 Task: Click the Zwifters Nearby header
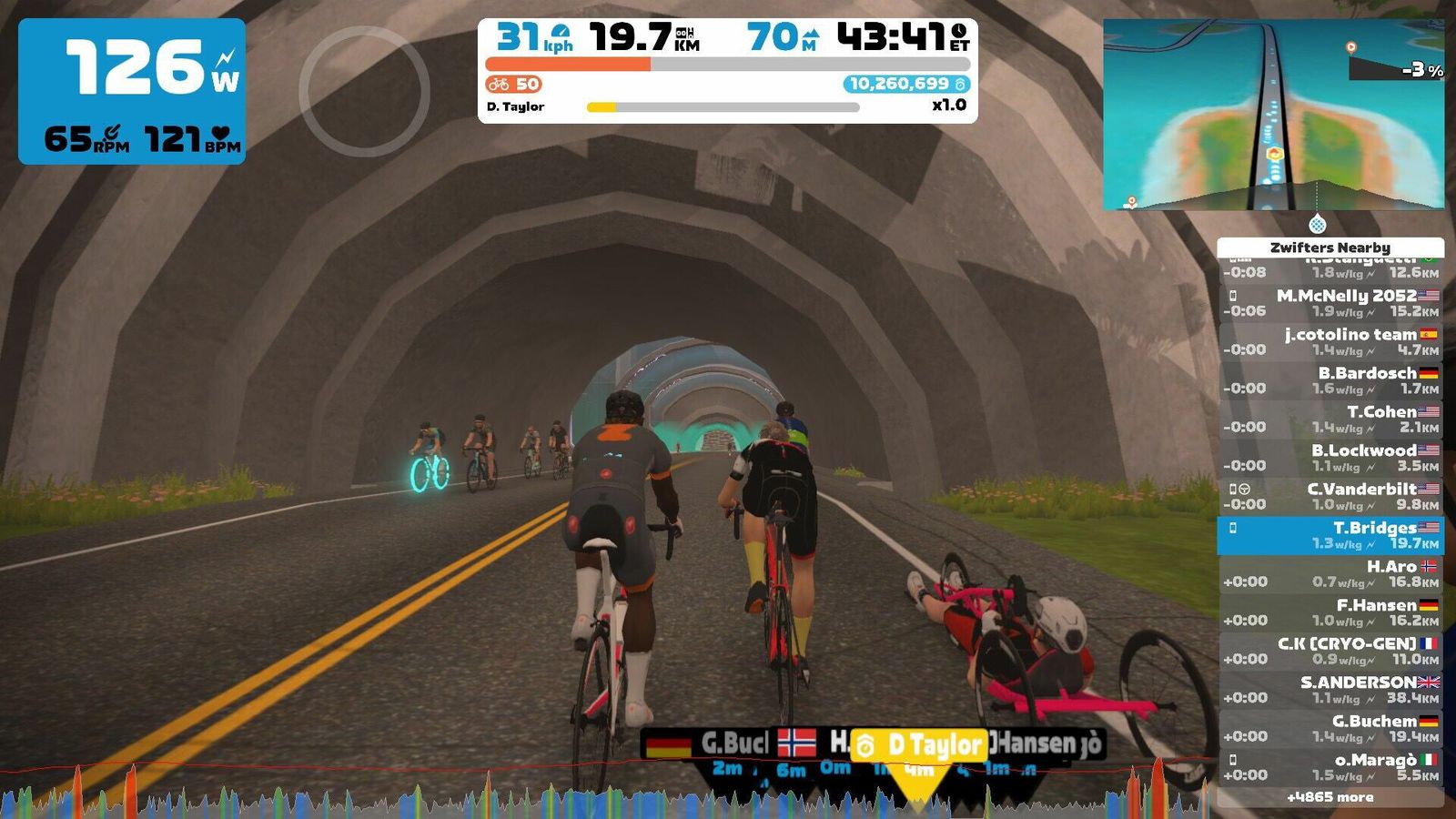(x=1330, y=248)
